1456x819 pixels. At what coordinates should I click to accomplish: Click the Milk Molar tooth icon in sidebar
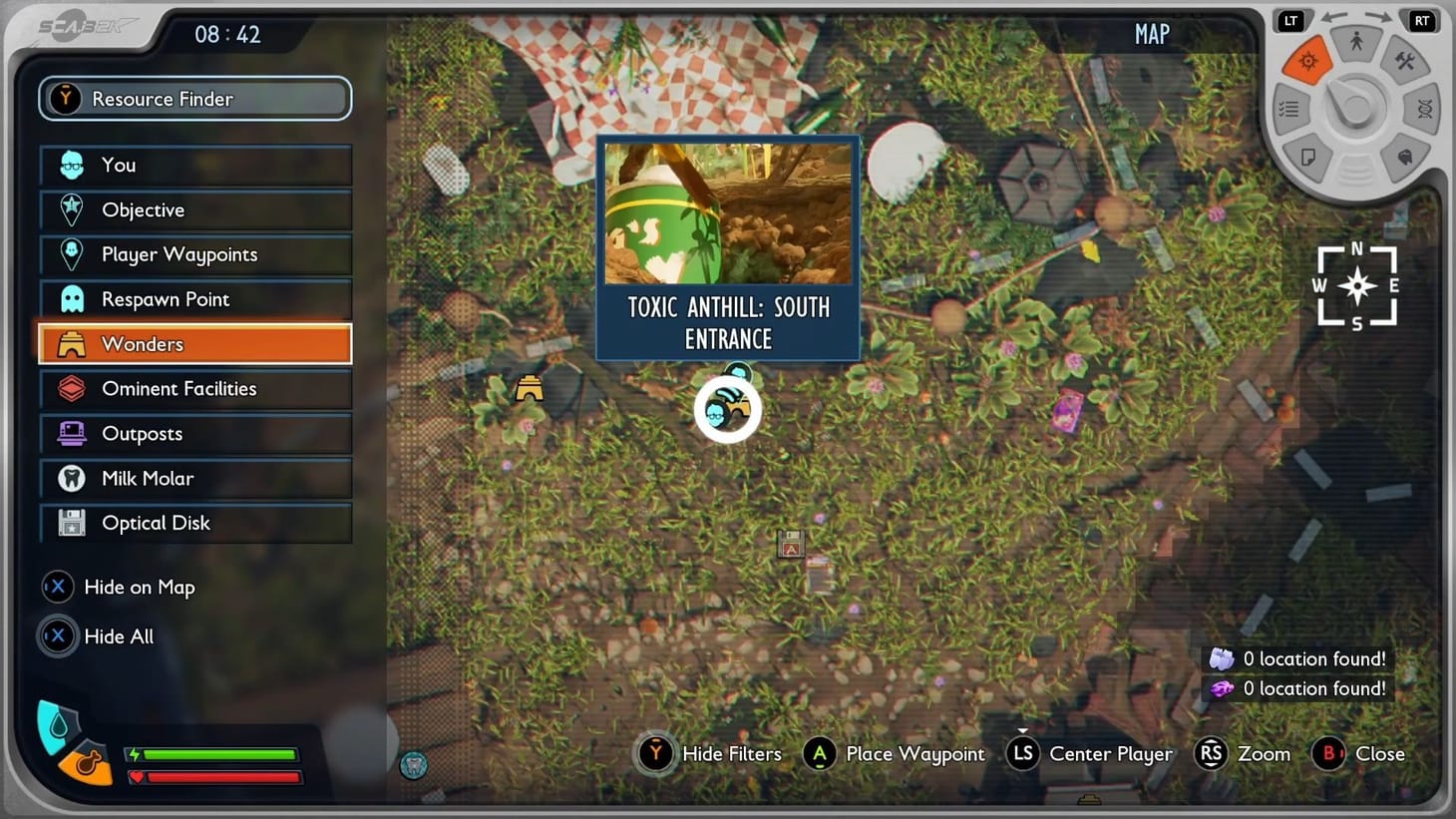point(70,478)
